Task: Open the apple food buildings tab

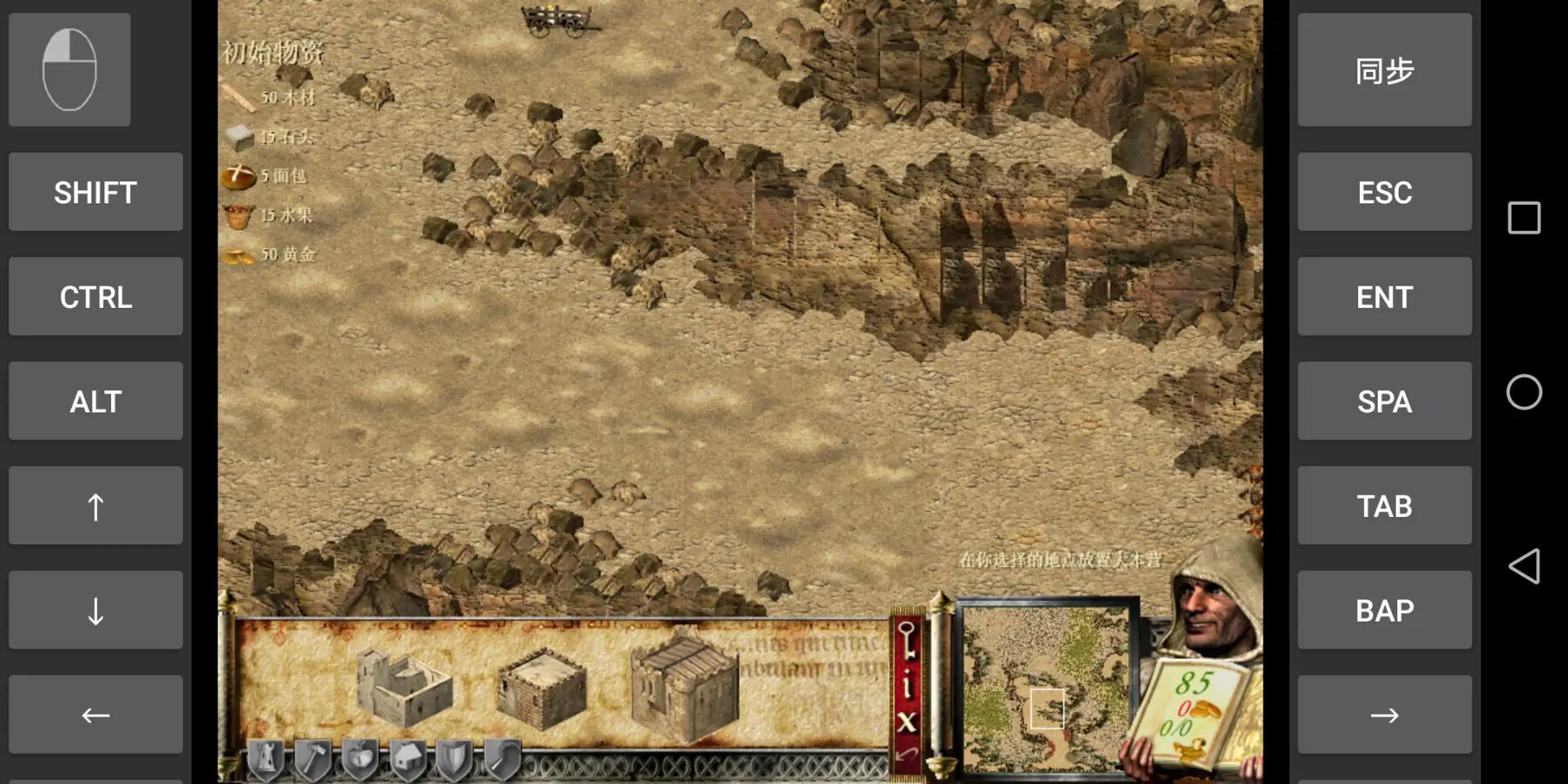Action: (x=360, y=759)
